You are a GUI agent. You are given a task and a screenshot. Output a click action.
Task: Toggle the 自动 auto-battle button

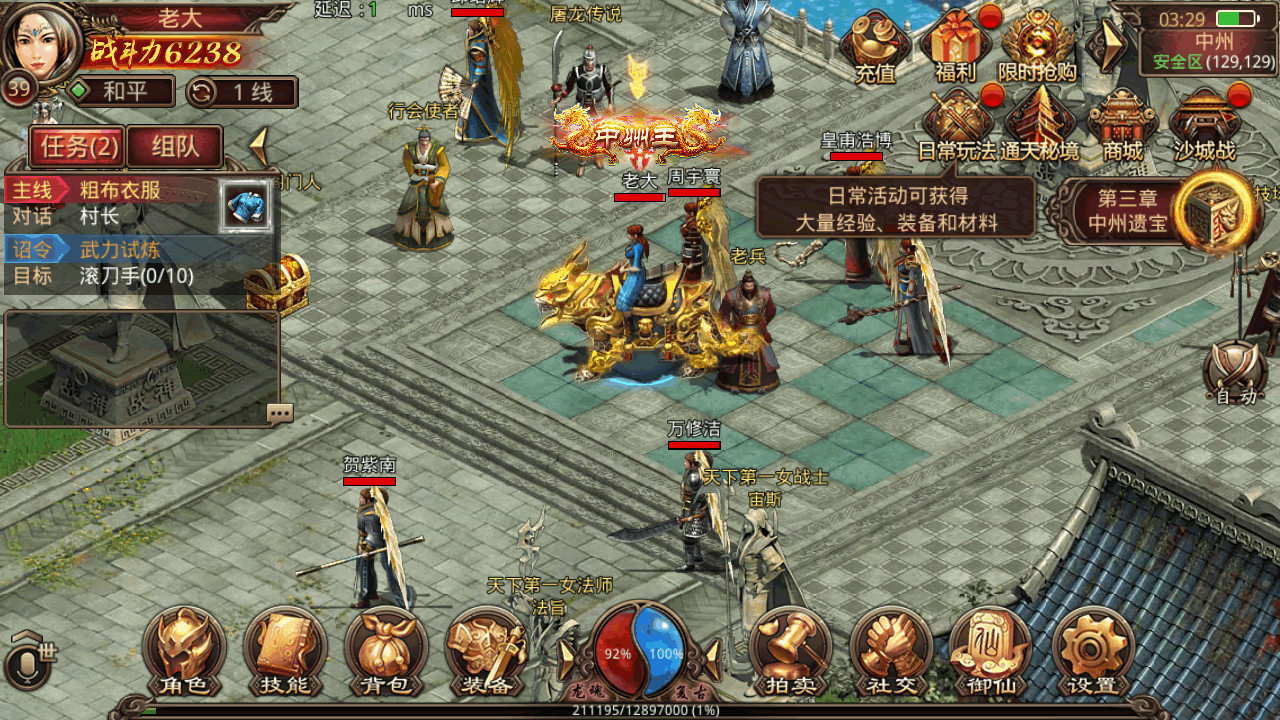coord(1235,374)
